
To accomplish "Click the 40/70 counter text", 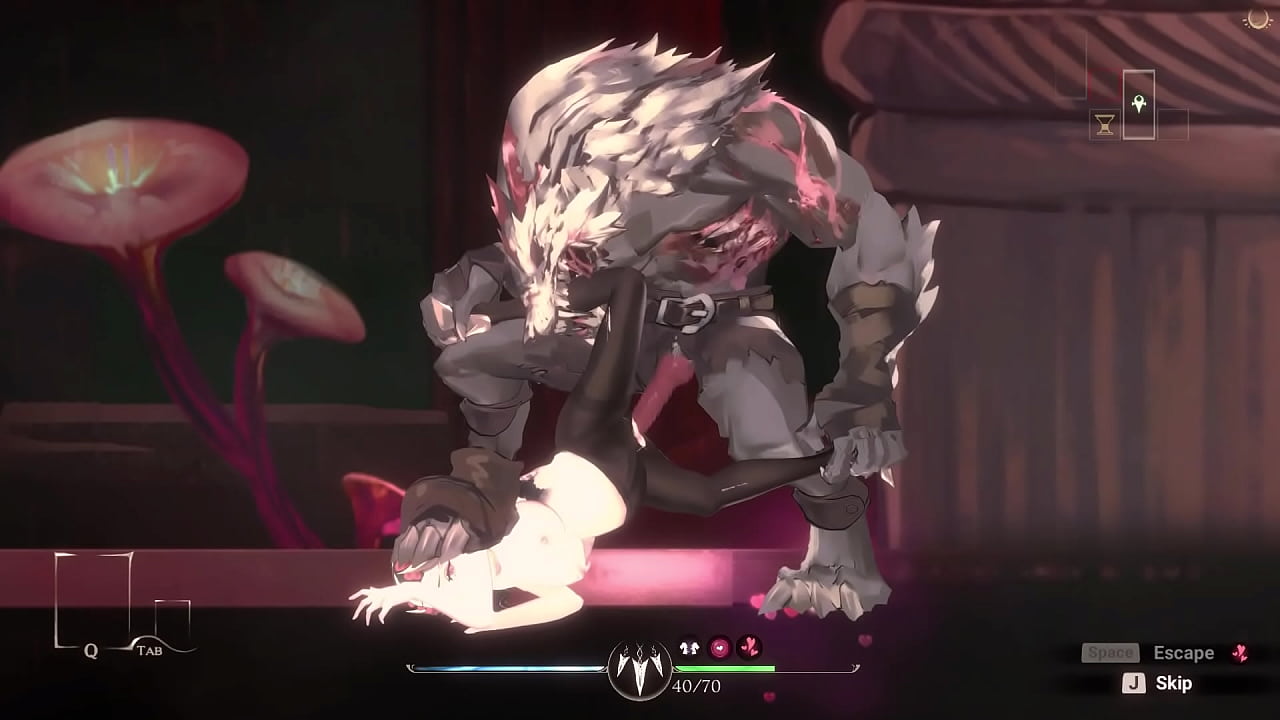I will tap(696, 685).
